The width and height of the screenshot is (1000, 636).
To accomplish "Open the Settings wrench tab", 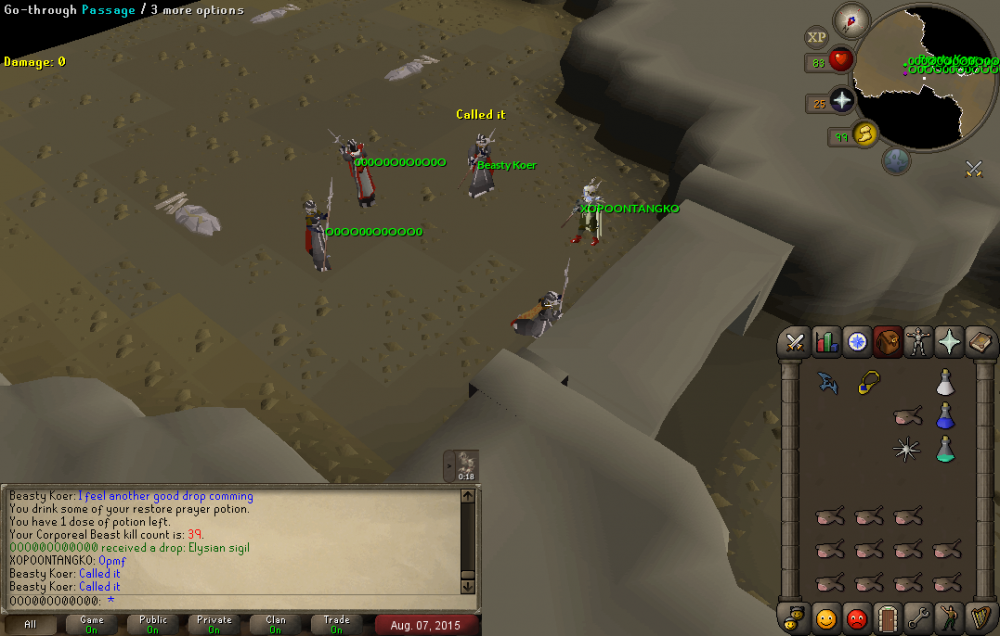I will (918, 617).
